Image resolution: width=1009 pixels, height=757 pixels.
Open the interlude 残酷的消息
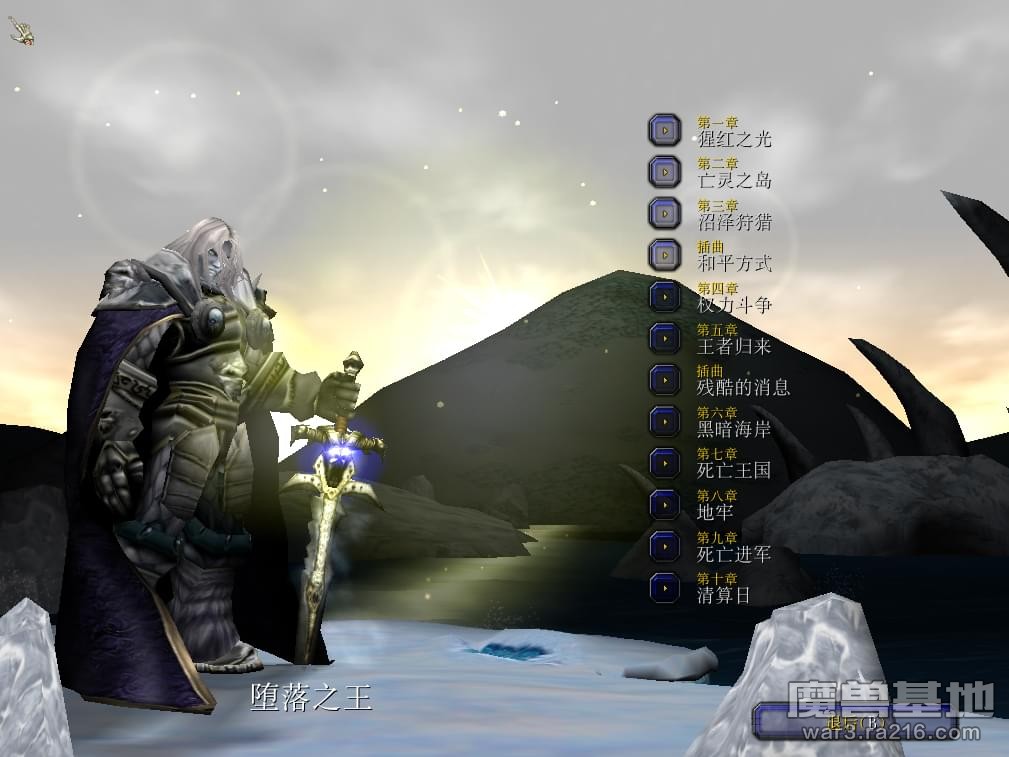pyautogui.click(x=664, y=380)
